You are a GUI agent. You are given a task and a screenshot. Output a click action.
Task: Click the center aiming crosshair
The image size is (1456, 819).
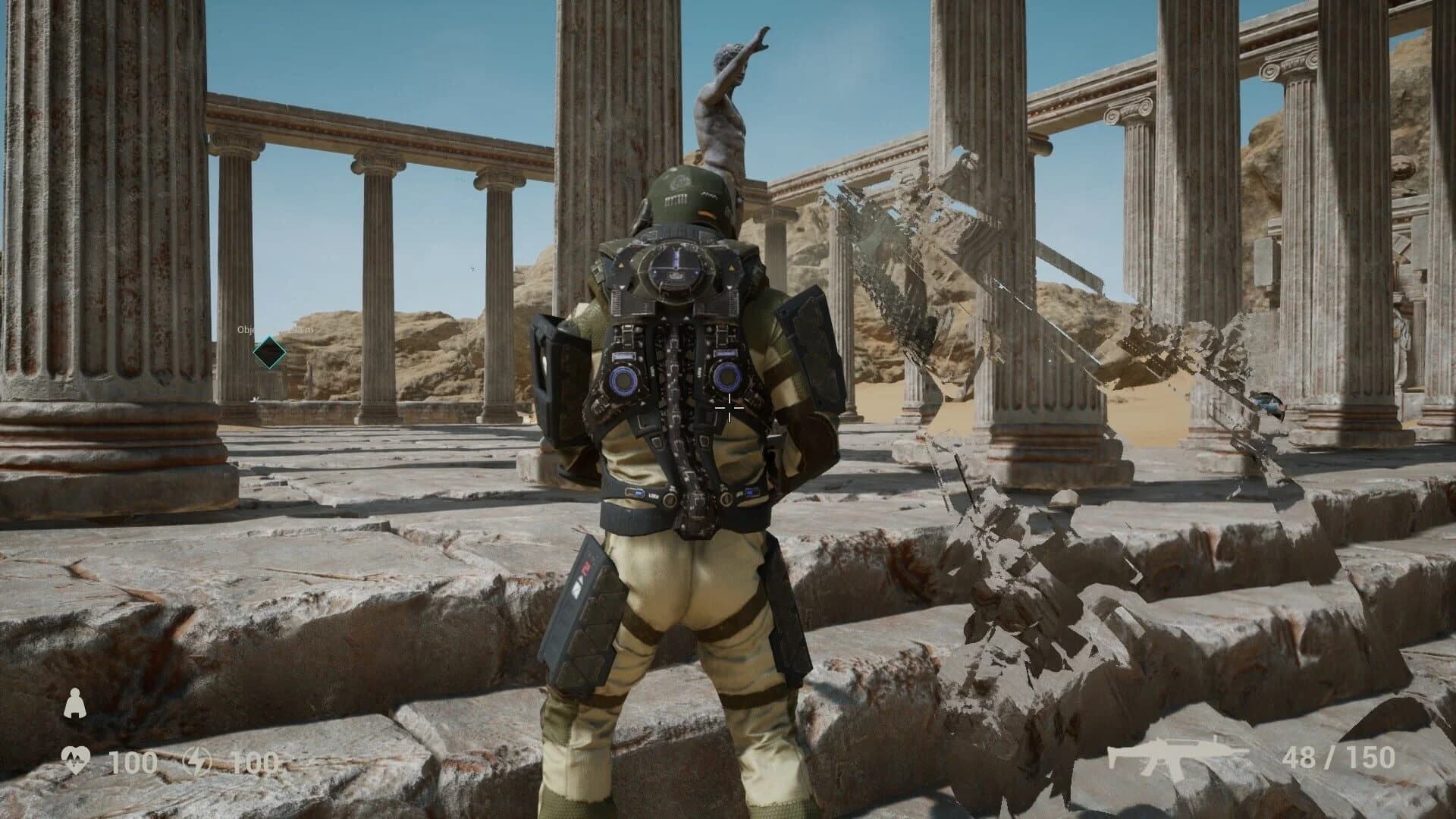[x=730, y=407]
